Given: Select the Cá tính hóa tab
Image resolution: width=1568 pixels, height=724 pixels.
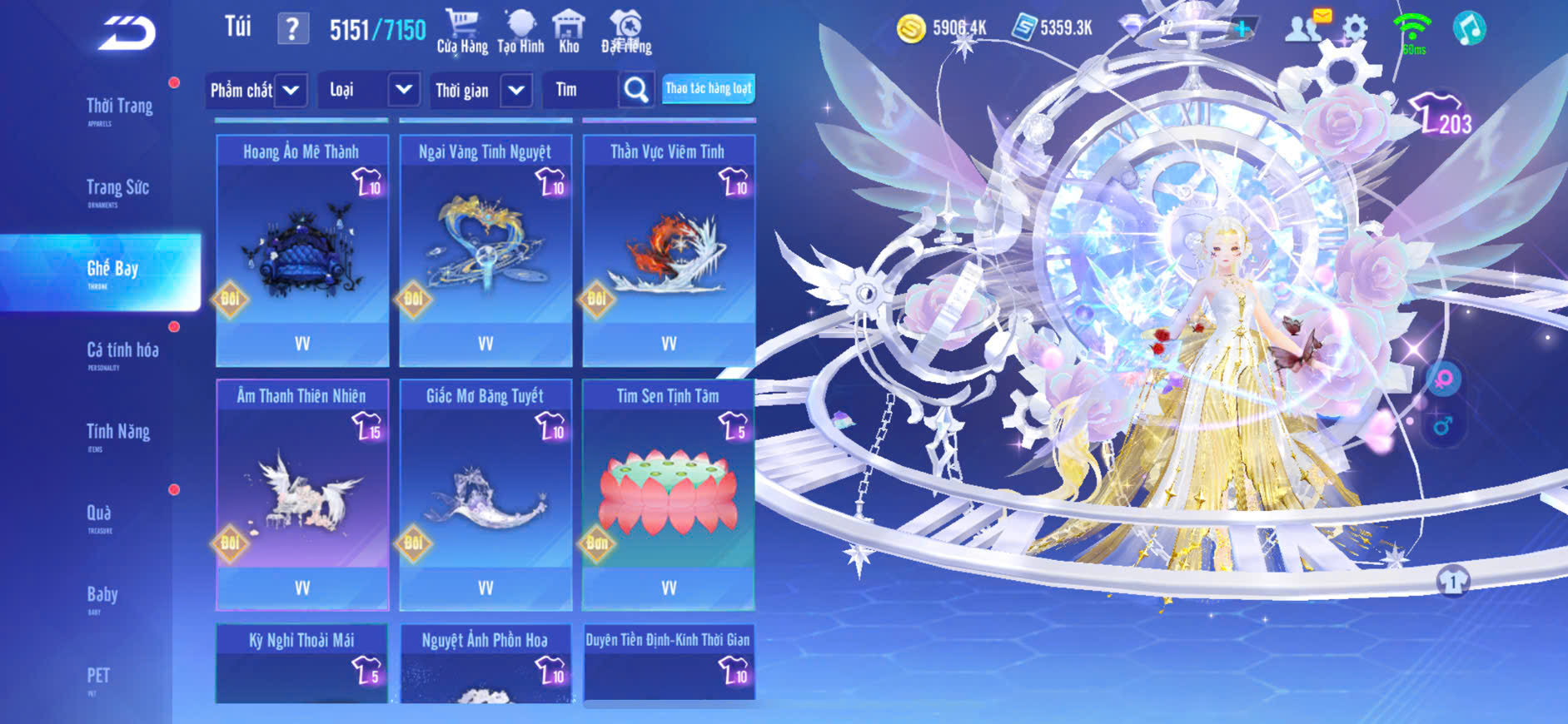Looking at the screenshot, I should (122, 351).
